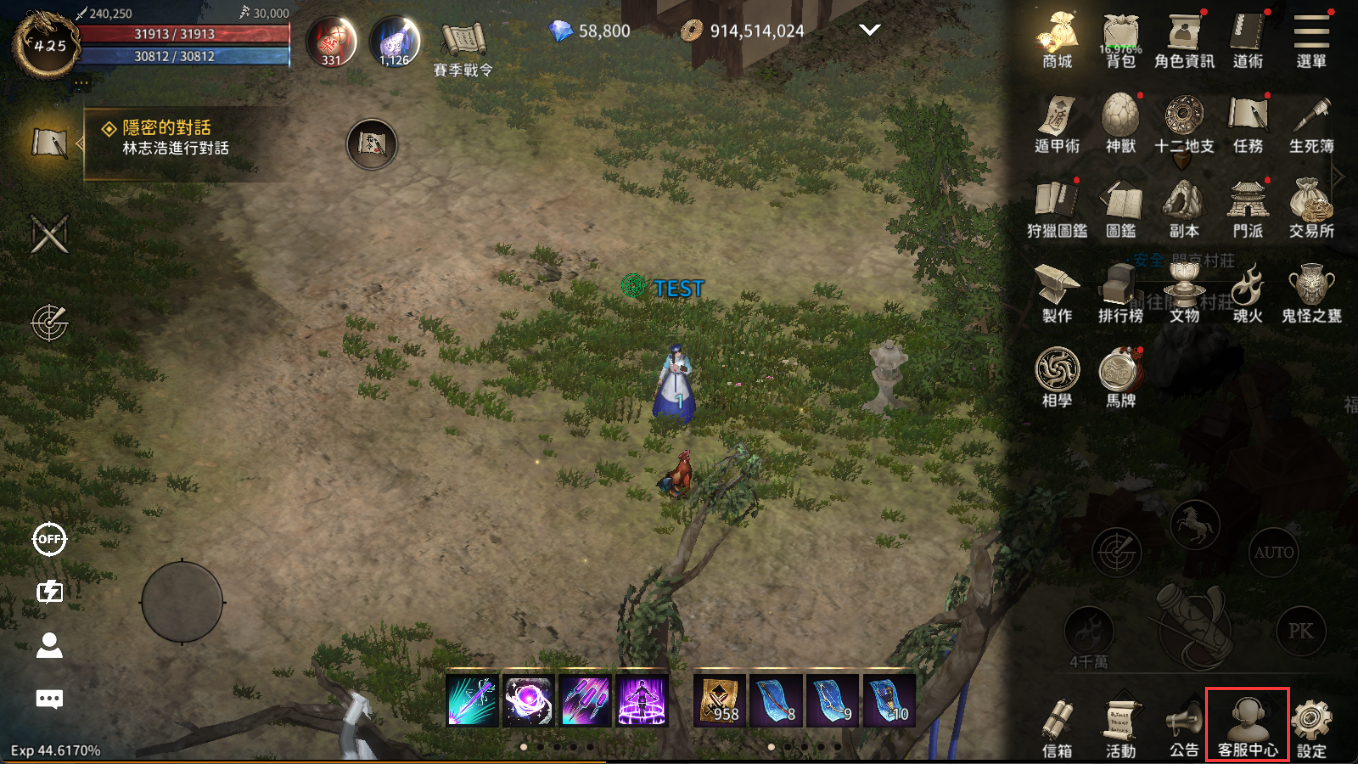1358x764 pixels.
Task: Open the 副本 dungeon menu
Action: pyautogui.click(x=1184, y=207)
